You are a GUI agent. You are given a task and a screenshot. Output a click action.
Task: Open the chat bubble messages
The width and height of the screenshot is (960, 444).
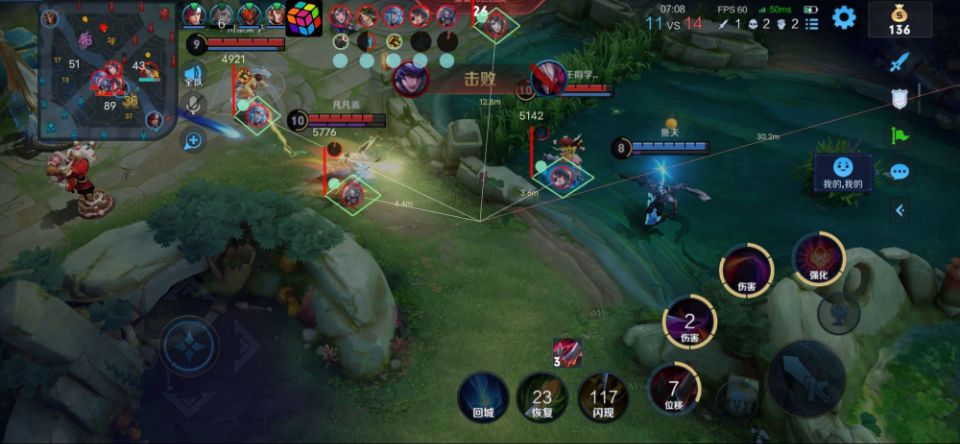(899, 172)
